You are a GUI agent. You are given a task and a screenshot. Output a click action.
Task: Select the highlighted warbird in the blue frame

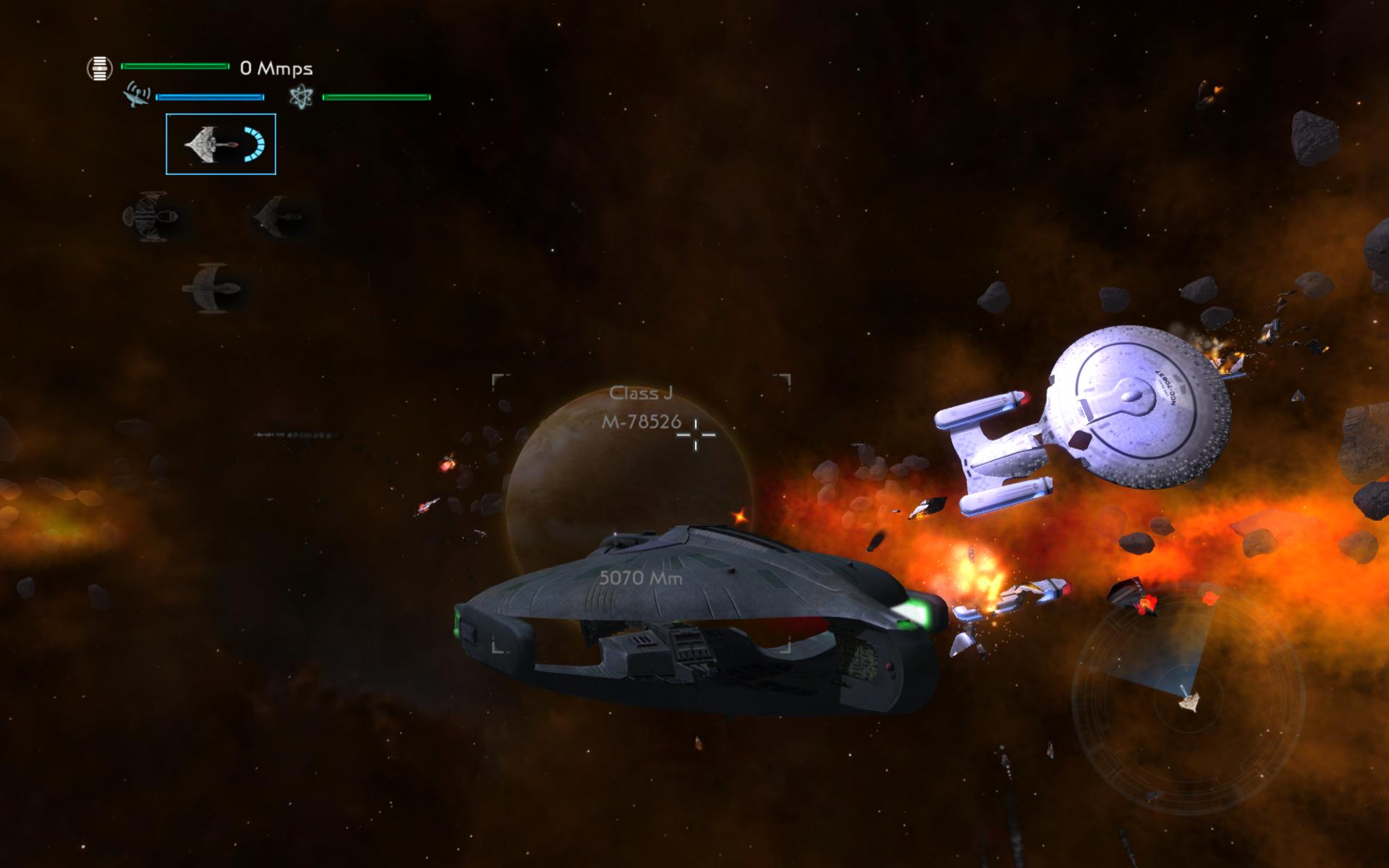[x=221, y=144]
